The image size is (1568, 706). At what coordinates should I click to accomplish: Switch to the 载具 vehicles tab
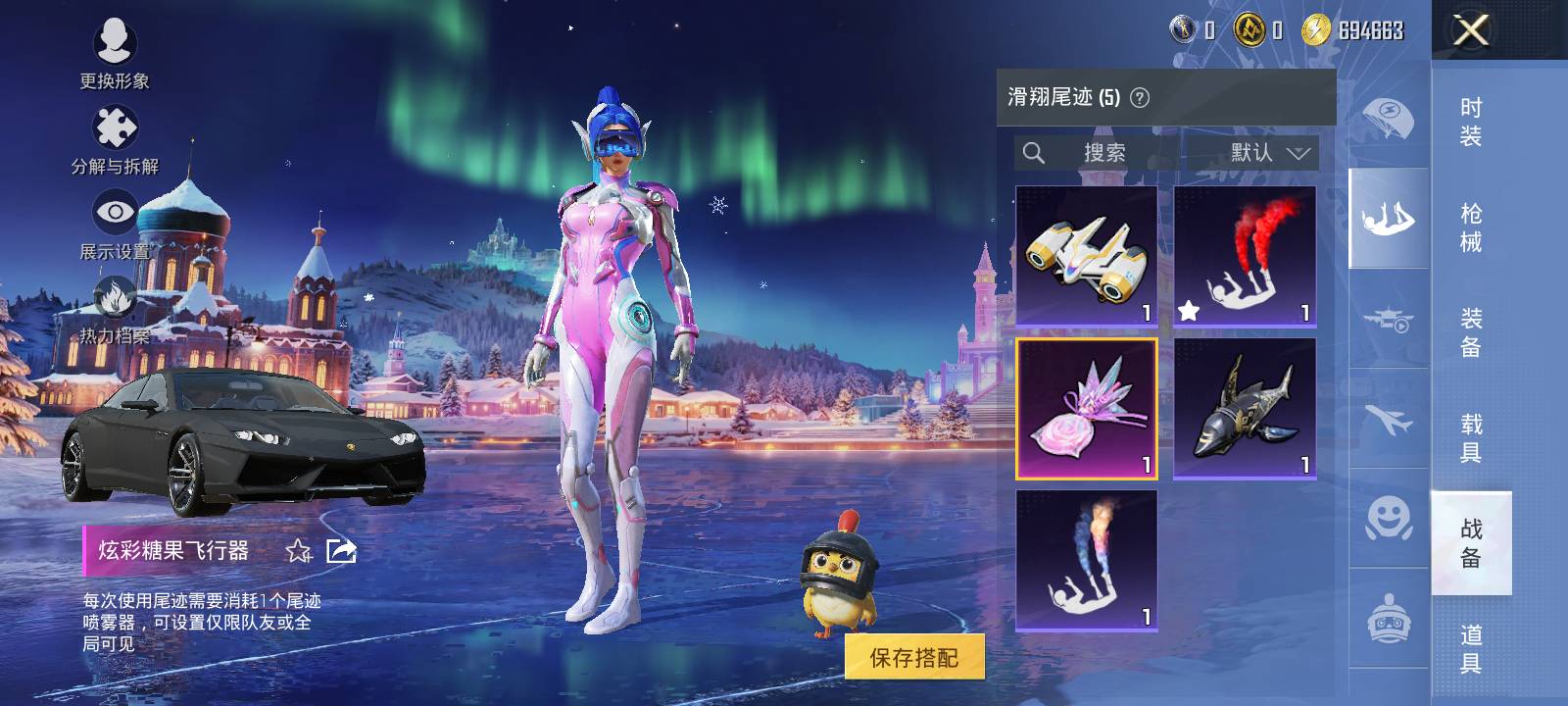[x=1470, y=437]
